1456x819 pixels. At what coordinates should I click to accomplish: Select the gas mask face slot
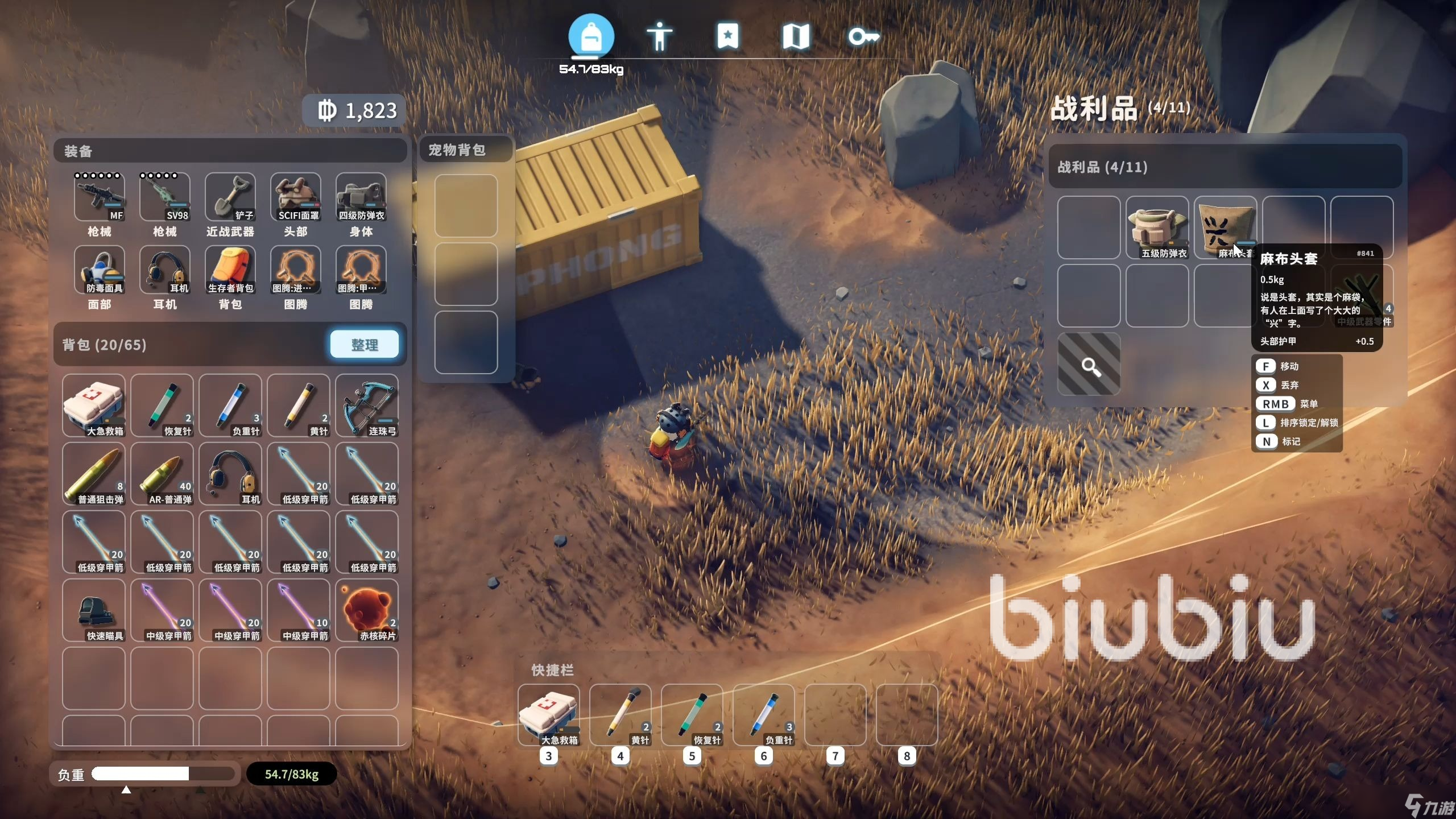[x=99, y=270]
